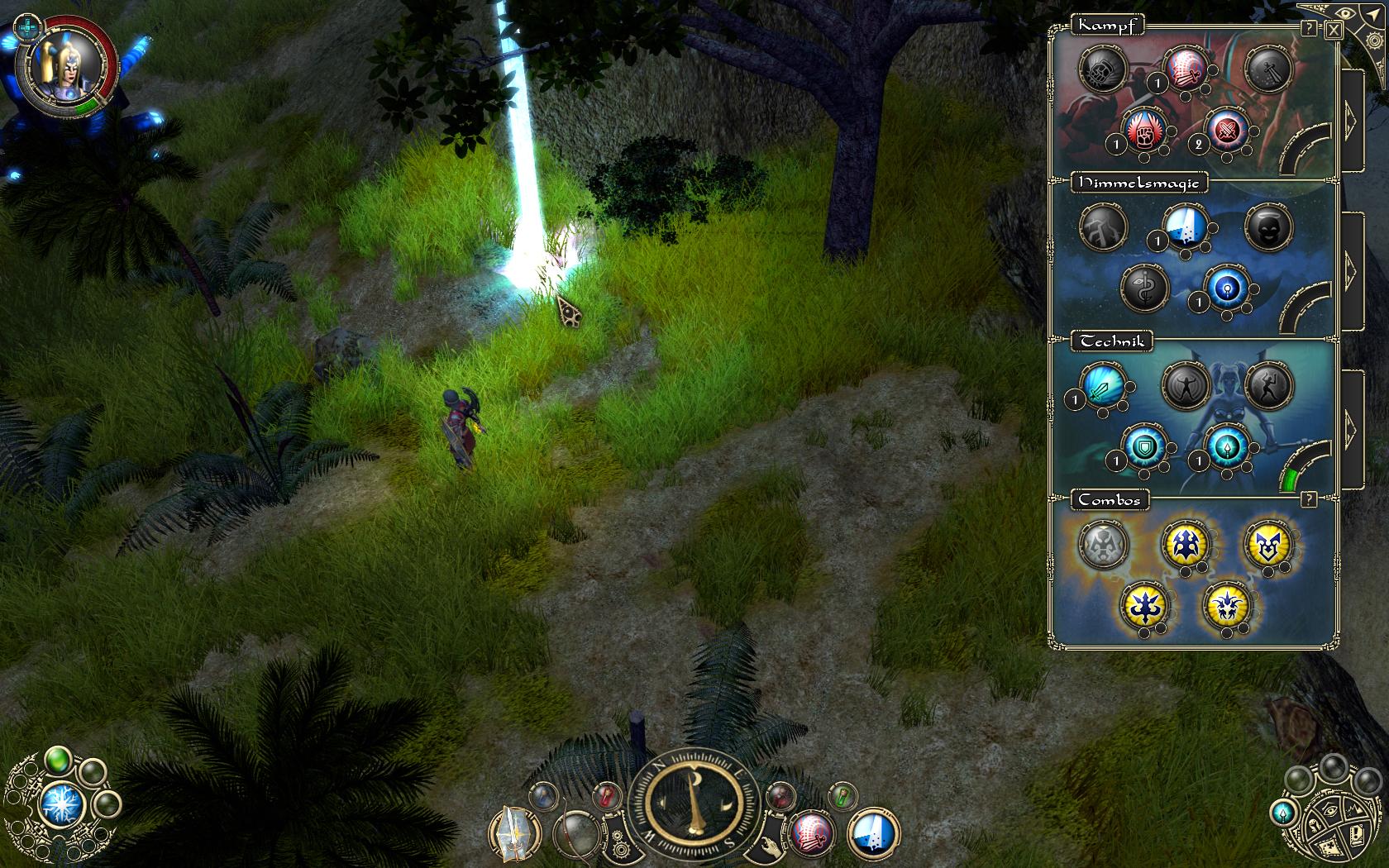Image resolution: width=1389 pixels, height=868 pixels.
Task: Open help for the Kampf section
Action: pos(1309,29)
